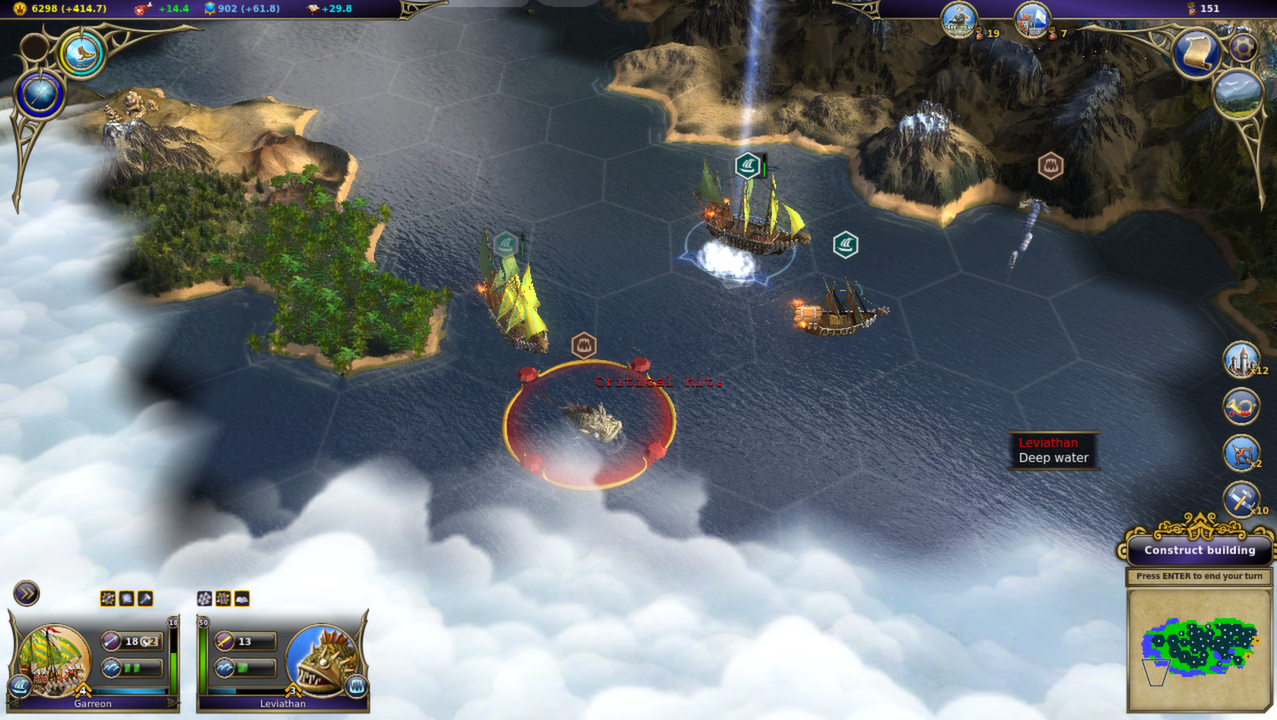Click Garreon's hammer perk icon
The height and width of the screenshot is (720, 1277).
click(145, 599)
